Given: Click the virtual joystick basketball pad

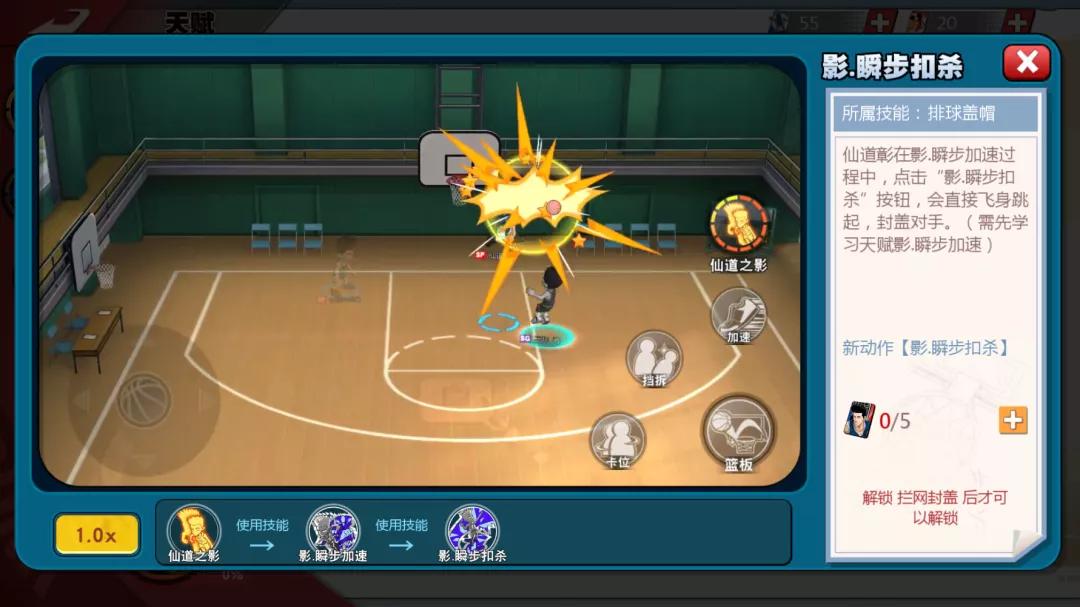Looking at the screenshot, I should (144, 400).
